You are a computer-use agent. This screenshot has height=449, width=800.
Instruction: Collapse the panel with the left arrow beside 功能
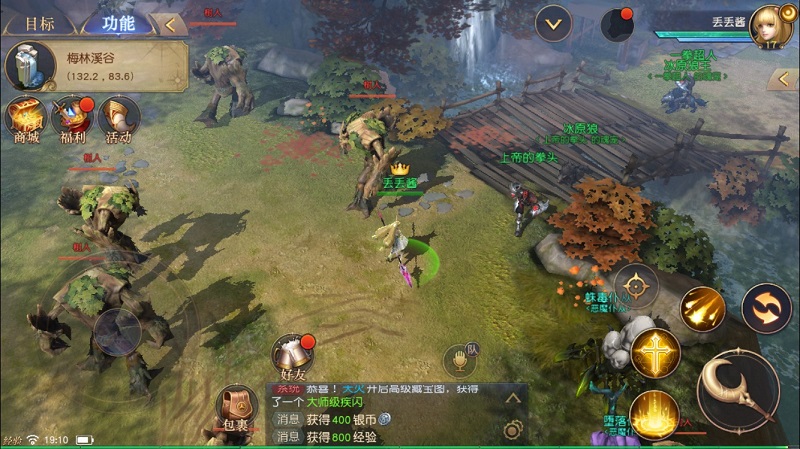pos(172,23)
